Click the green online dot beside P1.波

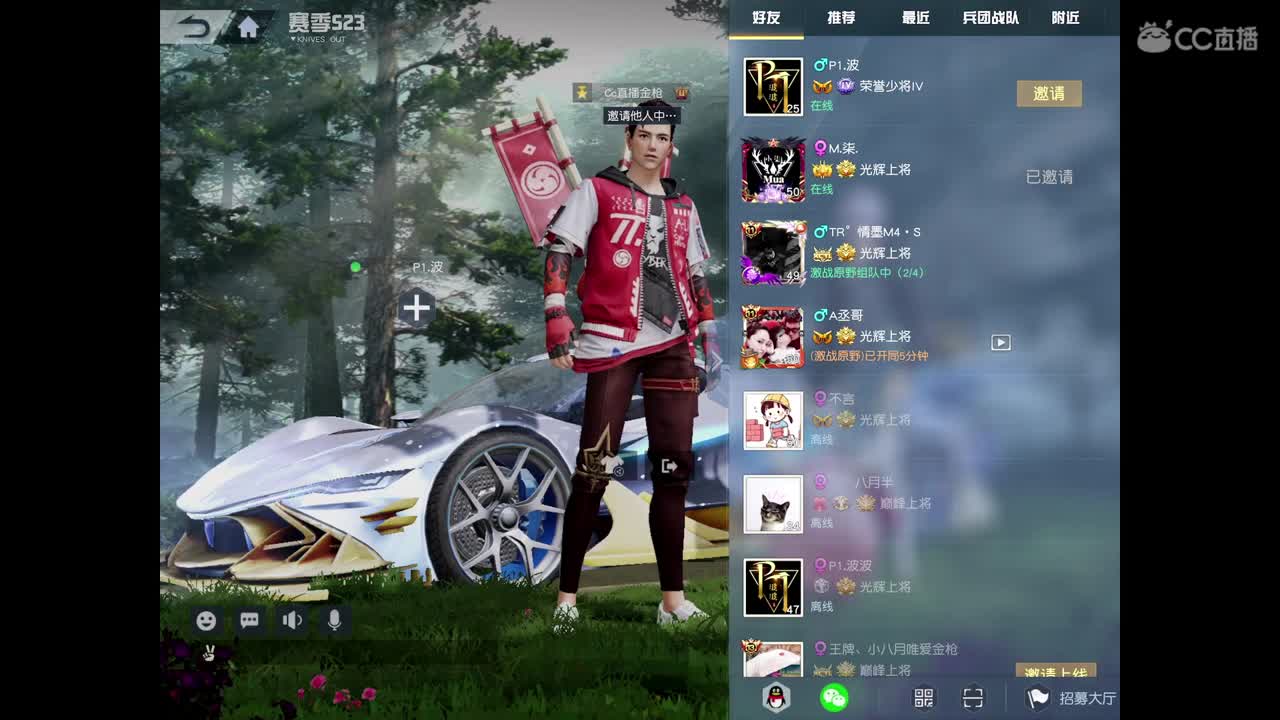[x=356, y=266]
